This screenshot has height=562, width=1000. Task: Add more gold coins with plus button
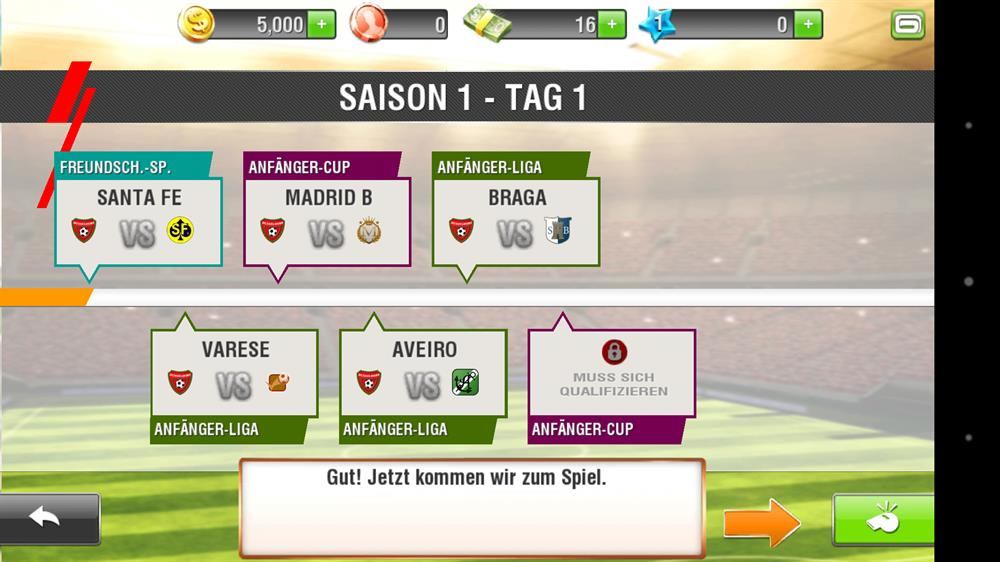(321, 25)
